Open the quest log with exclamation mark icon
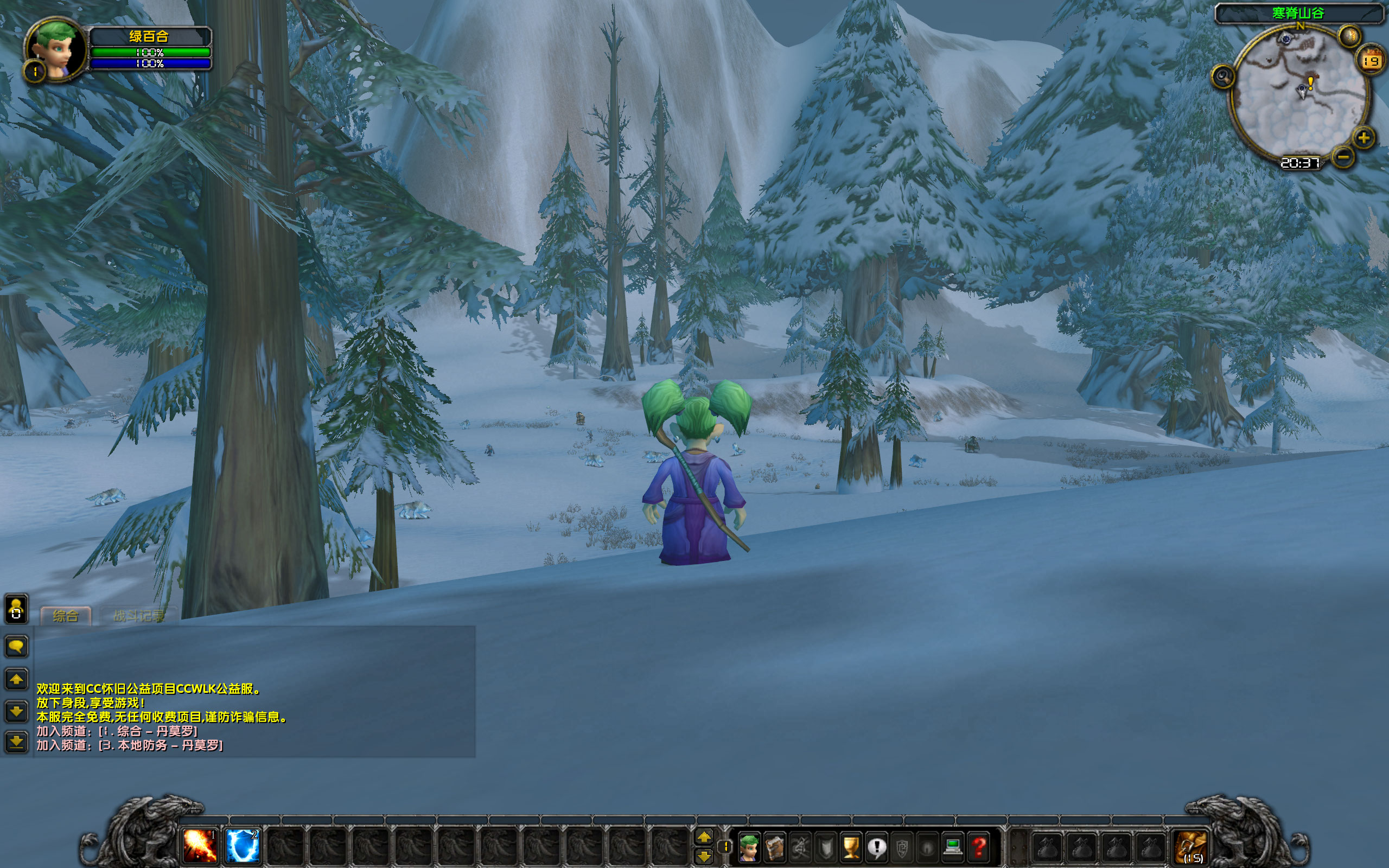This screenshot has height=868, width=1389. tap(876, 848)
